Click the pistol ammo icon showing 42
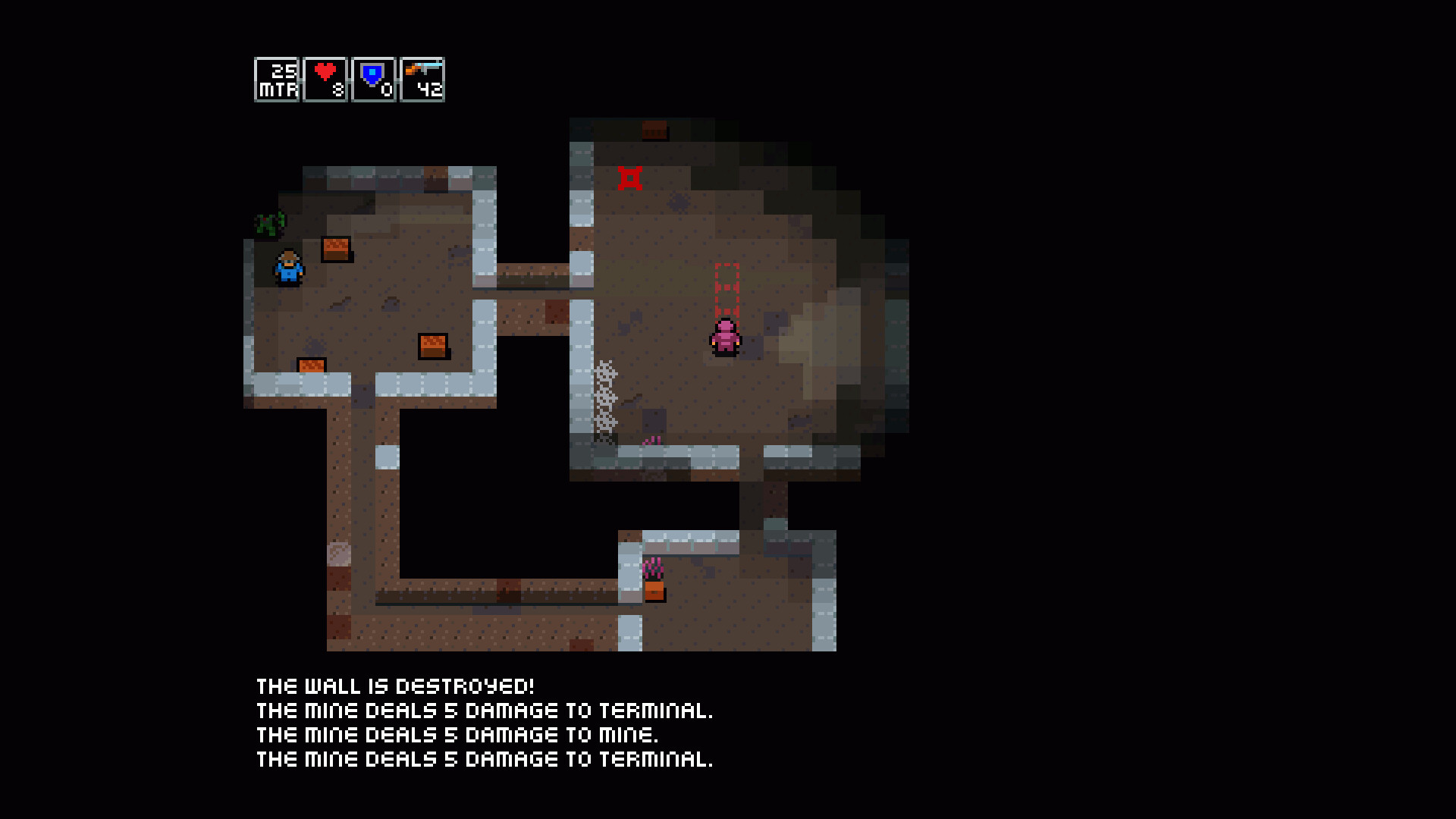Viewport: 1456px width, 819px height. [x=422, y=70]
